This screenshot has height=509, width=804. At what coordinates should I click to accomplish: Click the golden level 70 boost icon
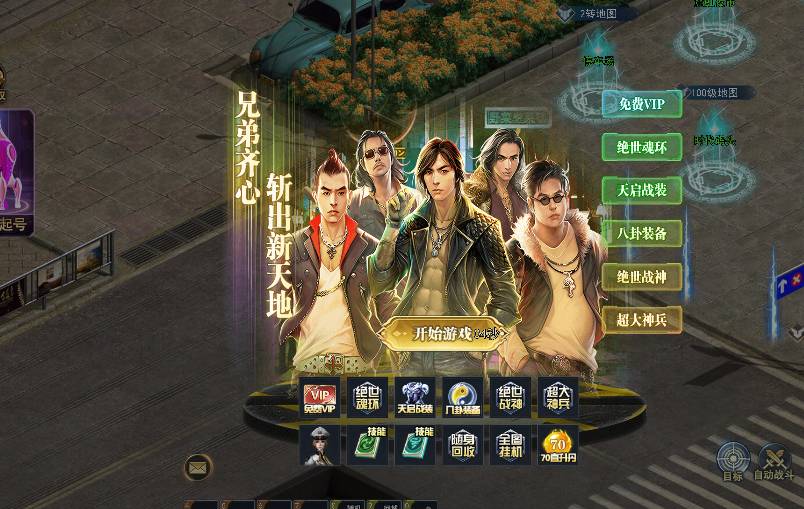(558, 445)
